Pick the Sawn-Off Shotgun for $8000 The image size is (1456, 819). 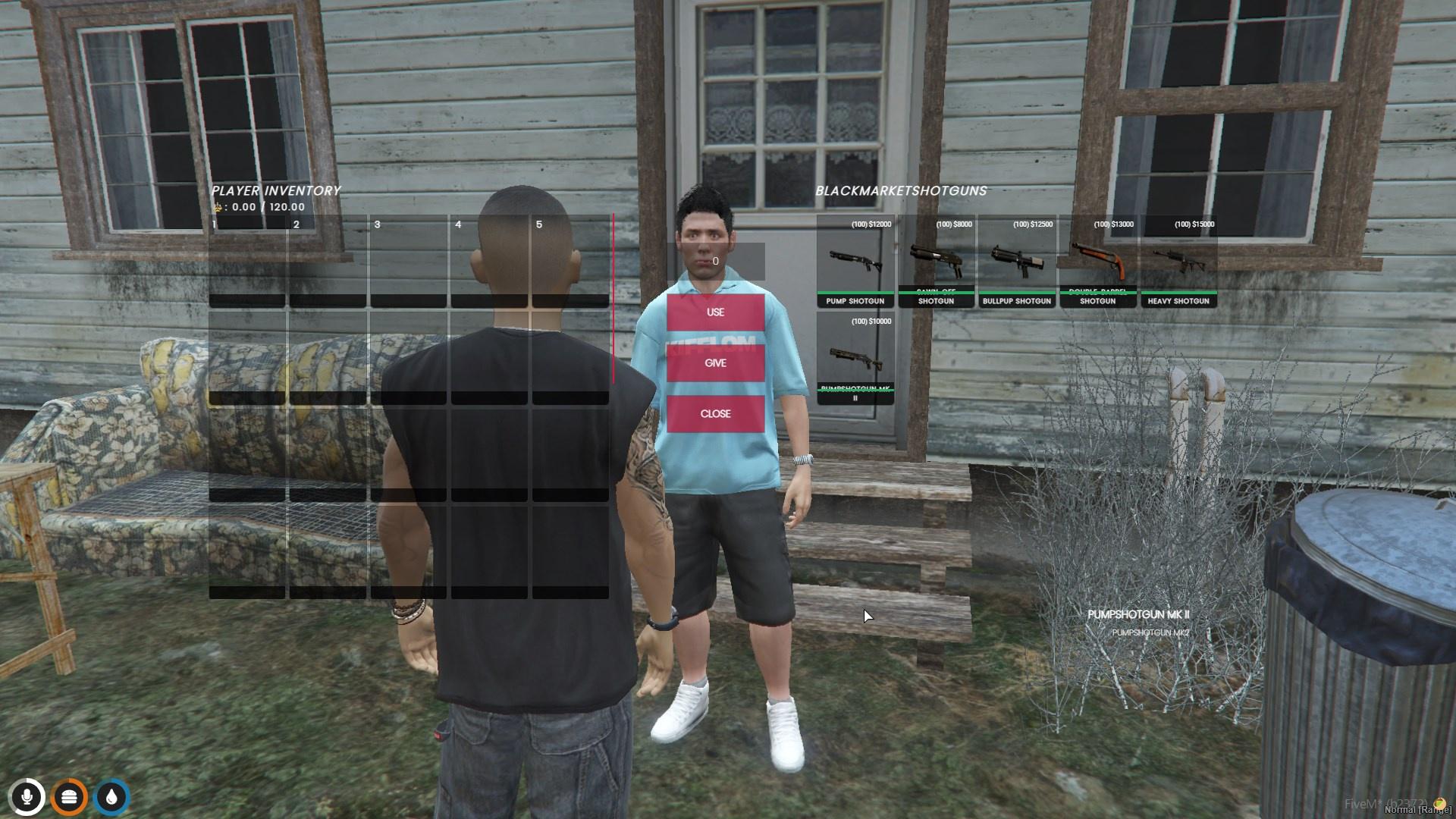(x=936, y=262)
